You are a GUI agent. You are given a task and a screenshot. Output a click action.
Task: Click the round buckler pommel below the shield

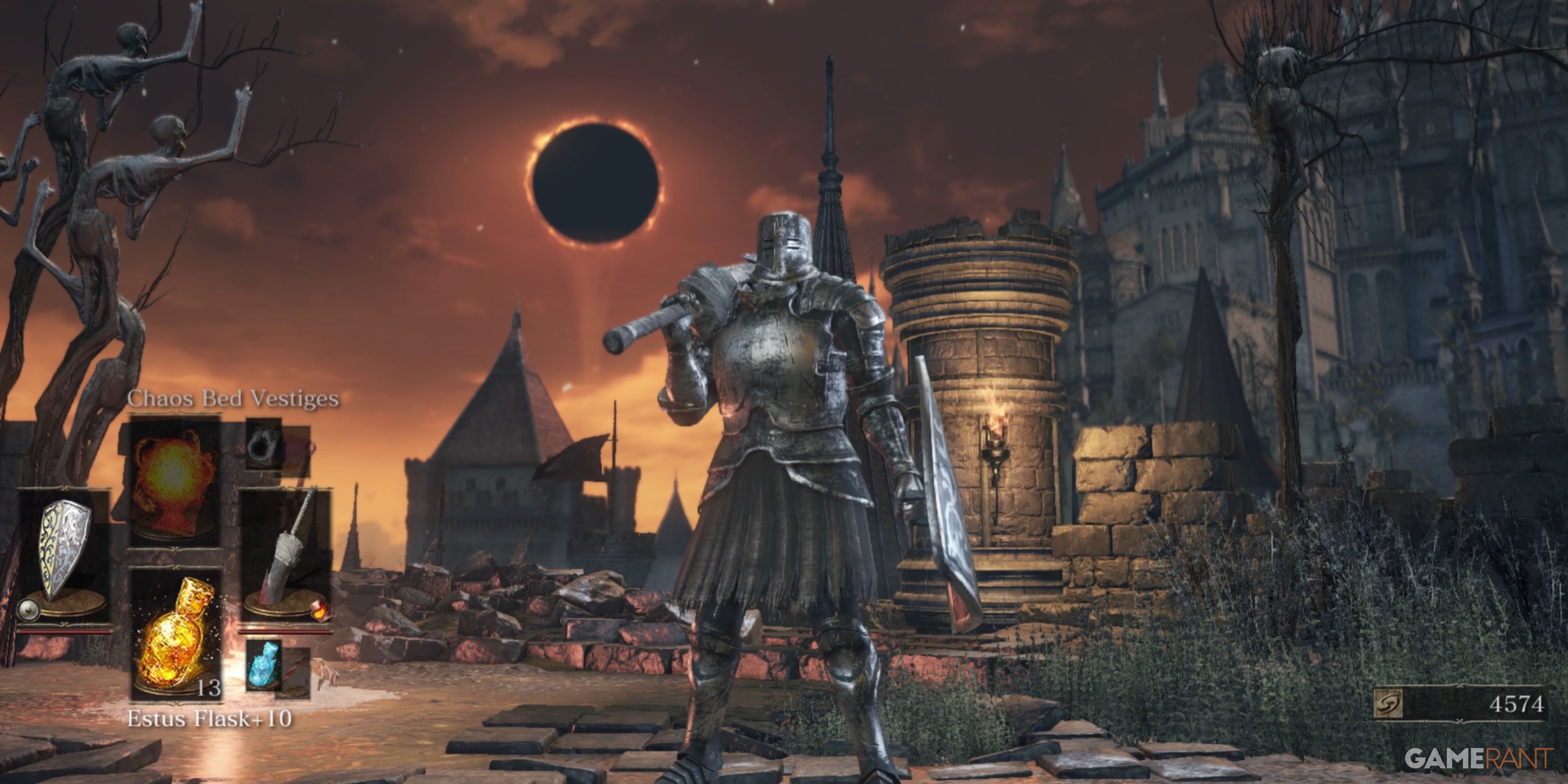click(28, 611)
